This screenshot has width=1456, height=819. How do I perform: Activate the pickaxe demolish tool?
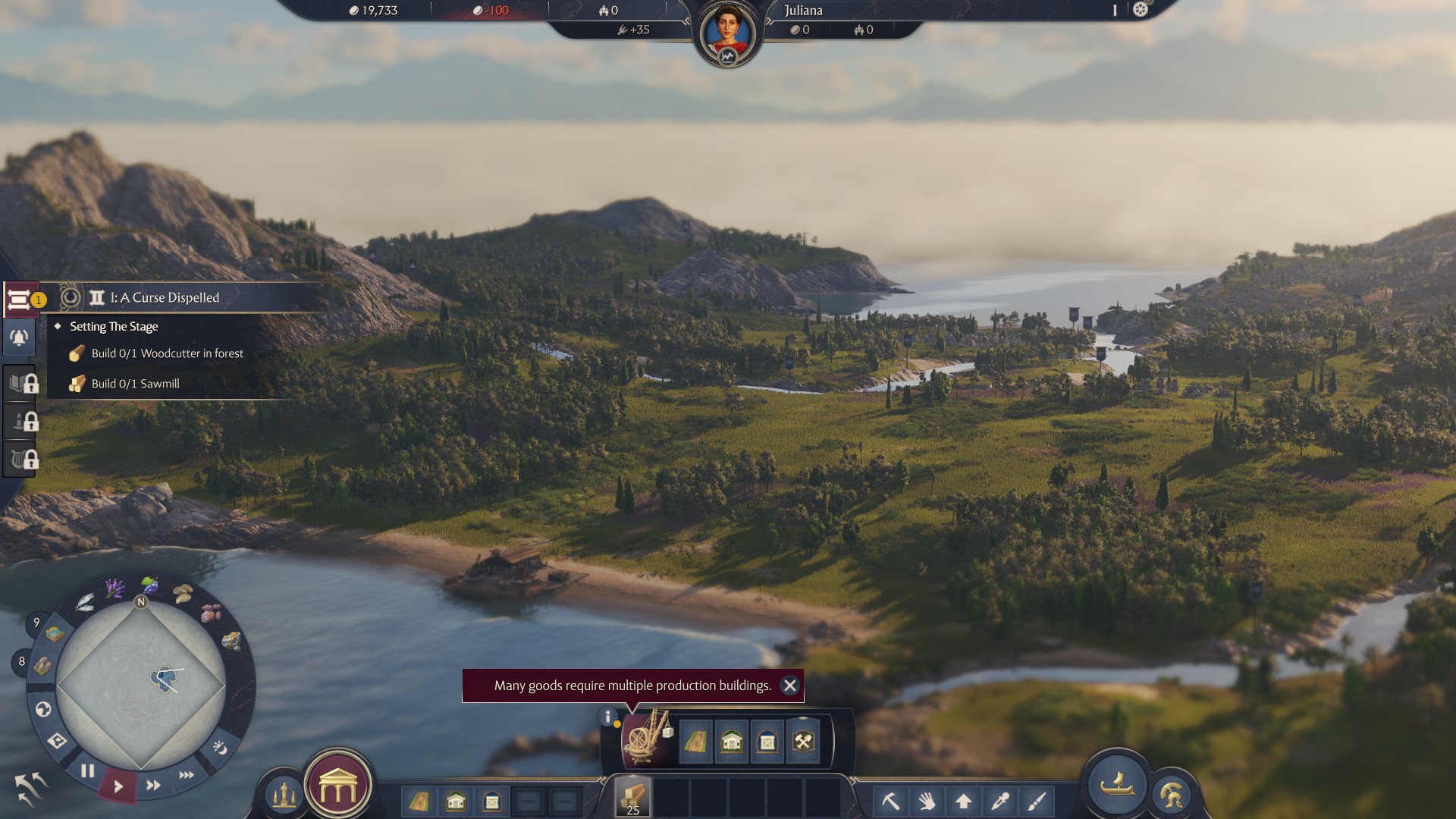point(890,801)
